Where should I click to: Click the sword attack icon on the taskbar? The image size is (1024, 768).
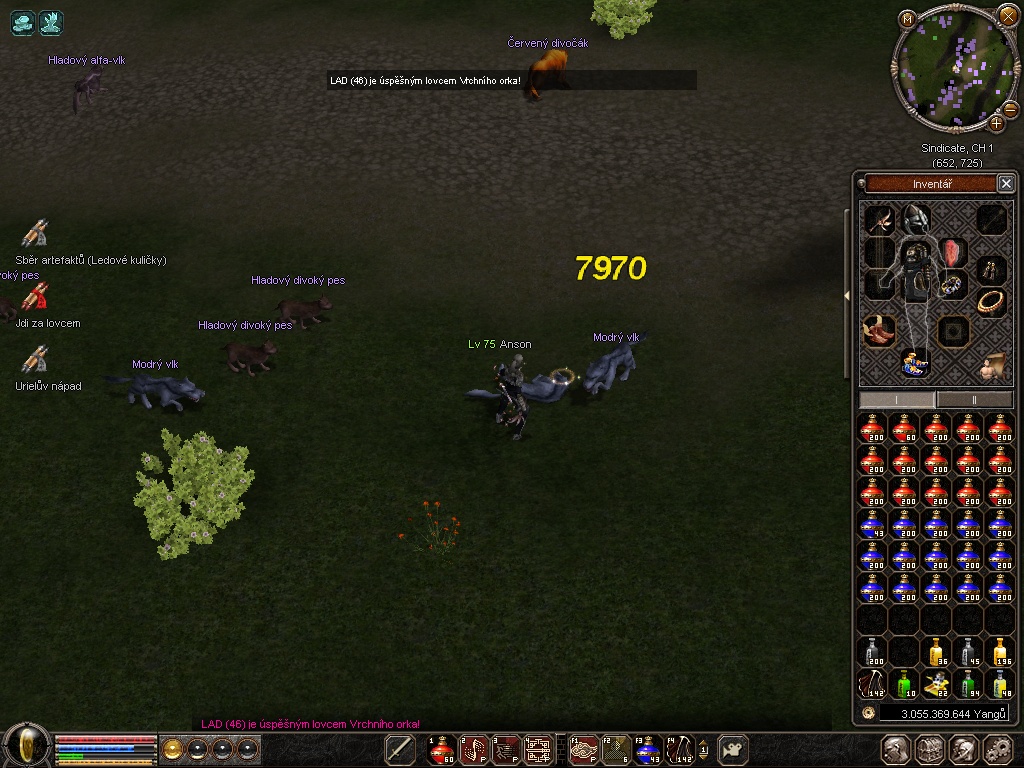coord(400,749)
